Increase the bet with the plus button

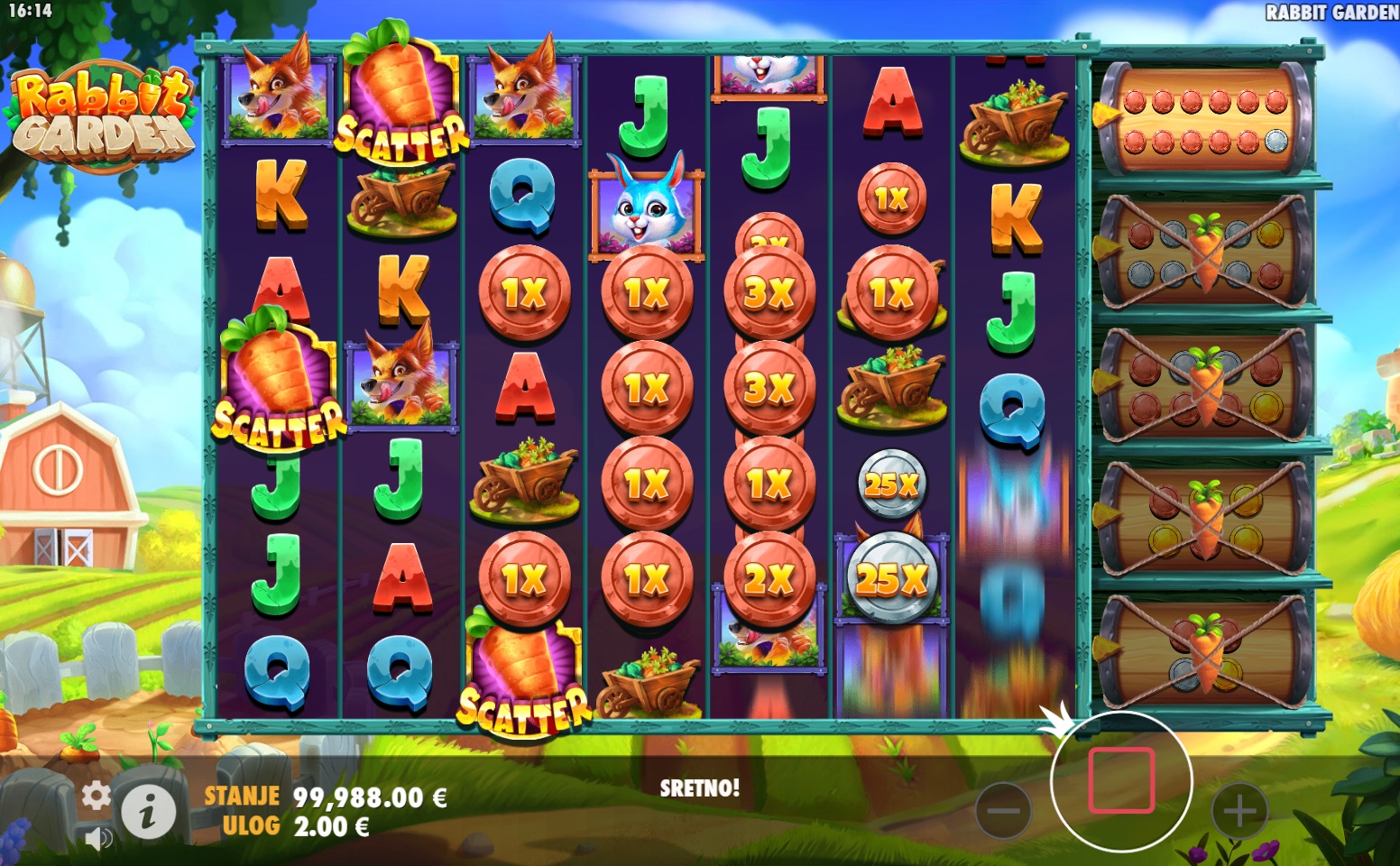click(1239, 810)
